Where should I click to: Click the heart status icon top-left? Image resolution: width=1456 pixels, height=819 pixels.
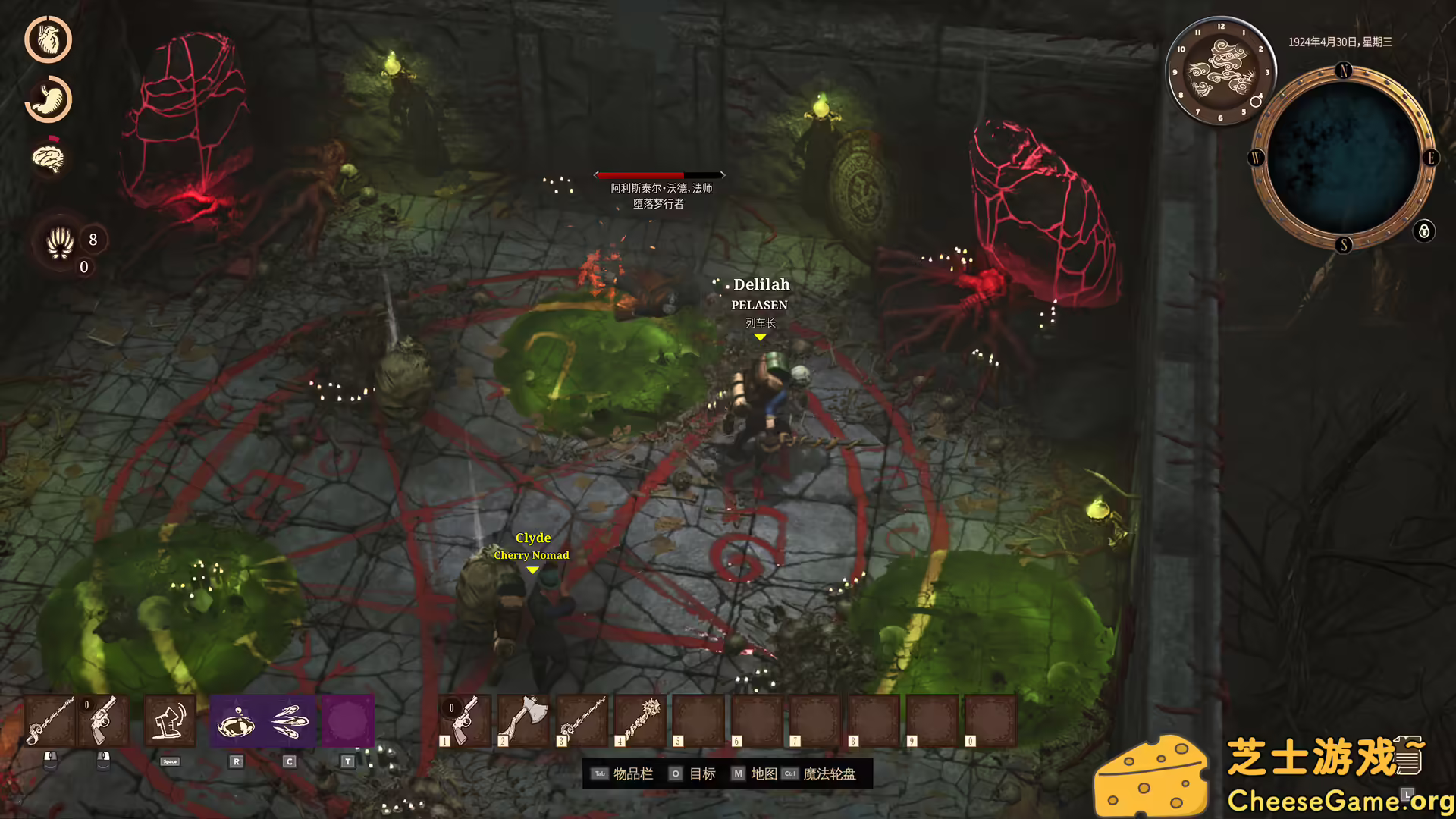pos(48,39)
